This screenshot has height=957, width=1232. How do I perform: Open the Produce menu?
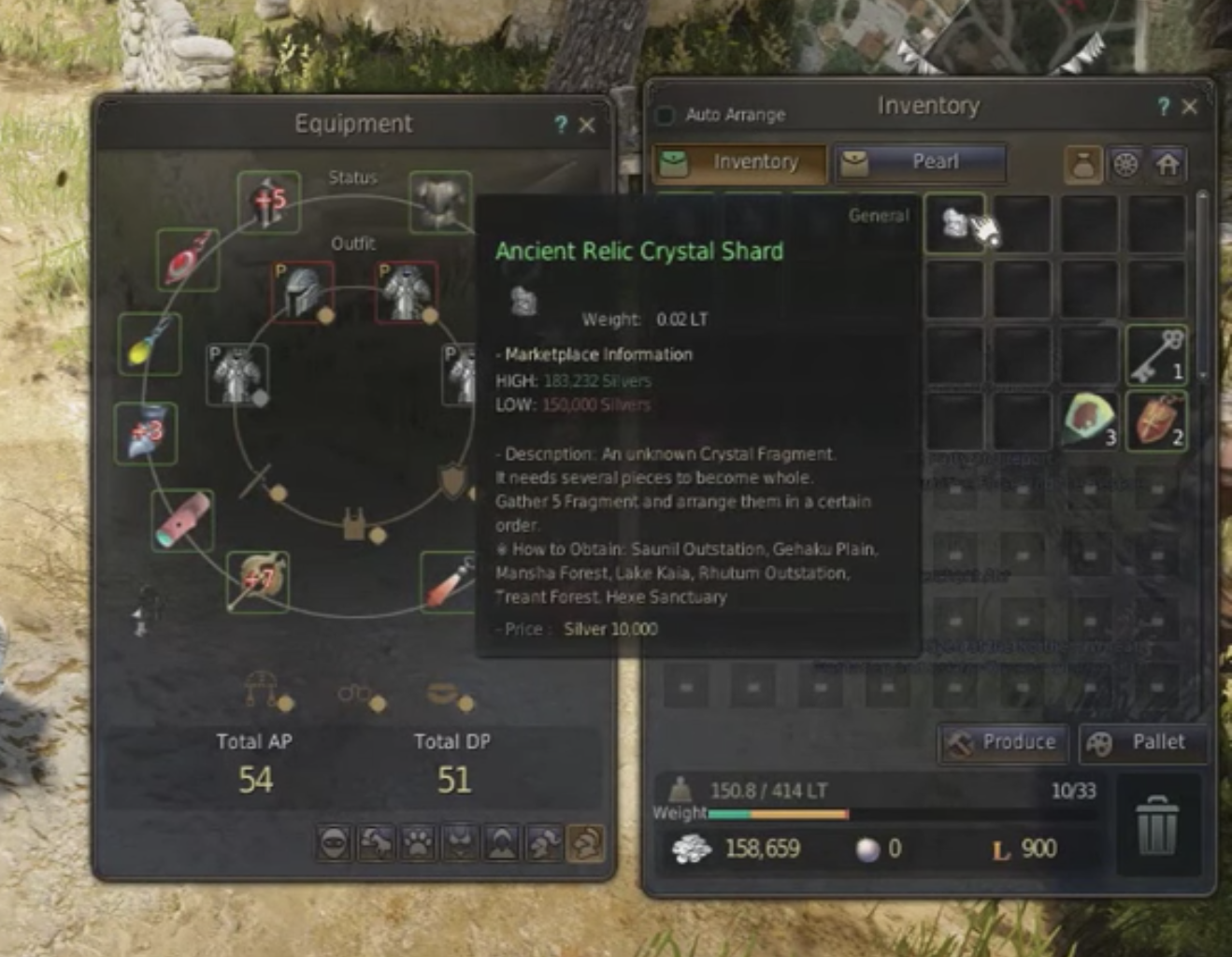point(1003,743)
